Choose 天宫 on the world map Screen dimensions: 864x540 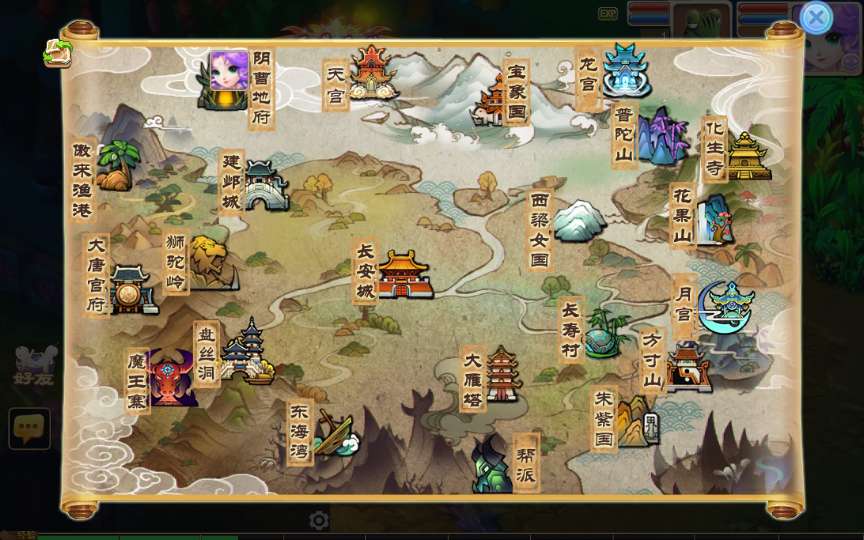pyautogui.click(x=370, y=74)
